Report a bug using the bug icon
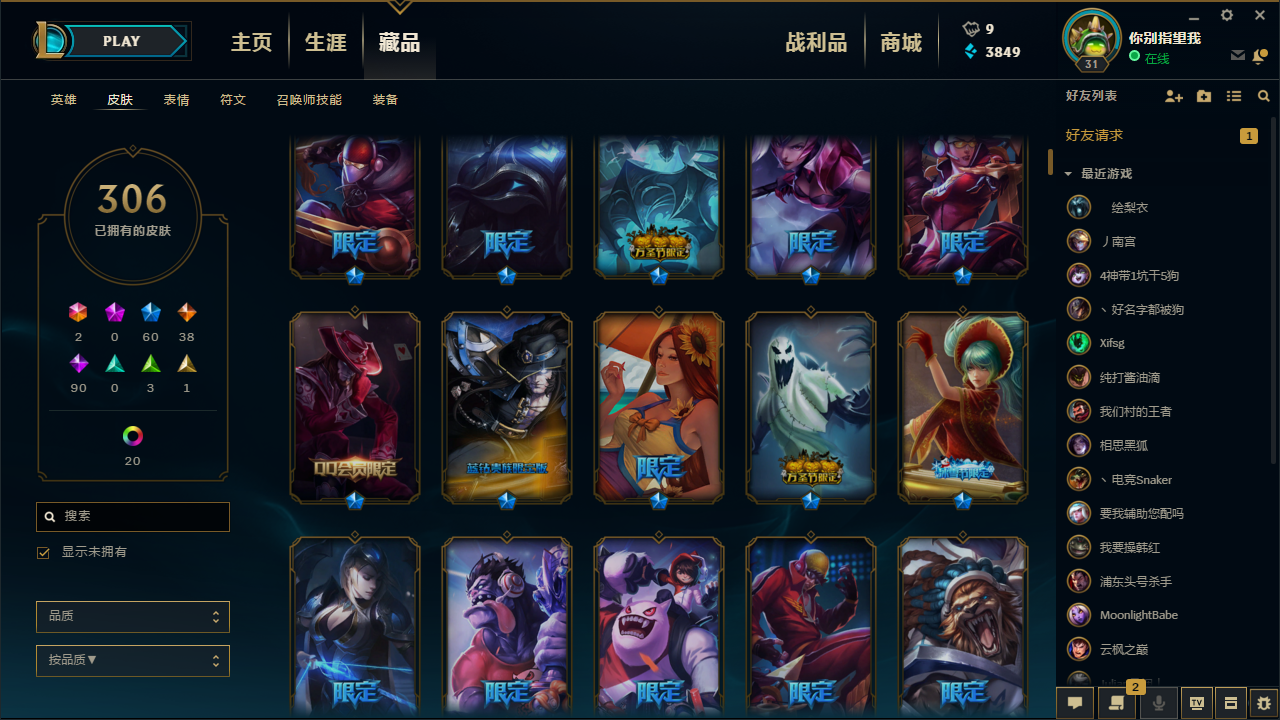Viewport: 1280px width, 720px height. click(x=1262, y=703)
